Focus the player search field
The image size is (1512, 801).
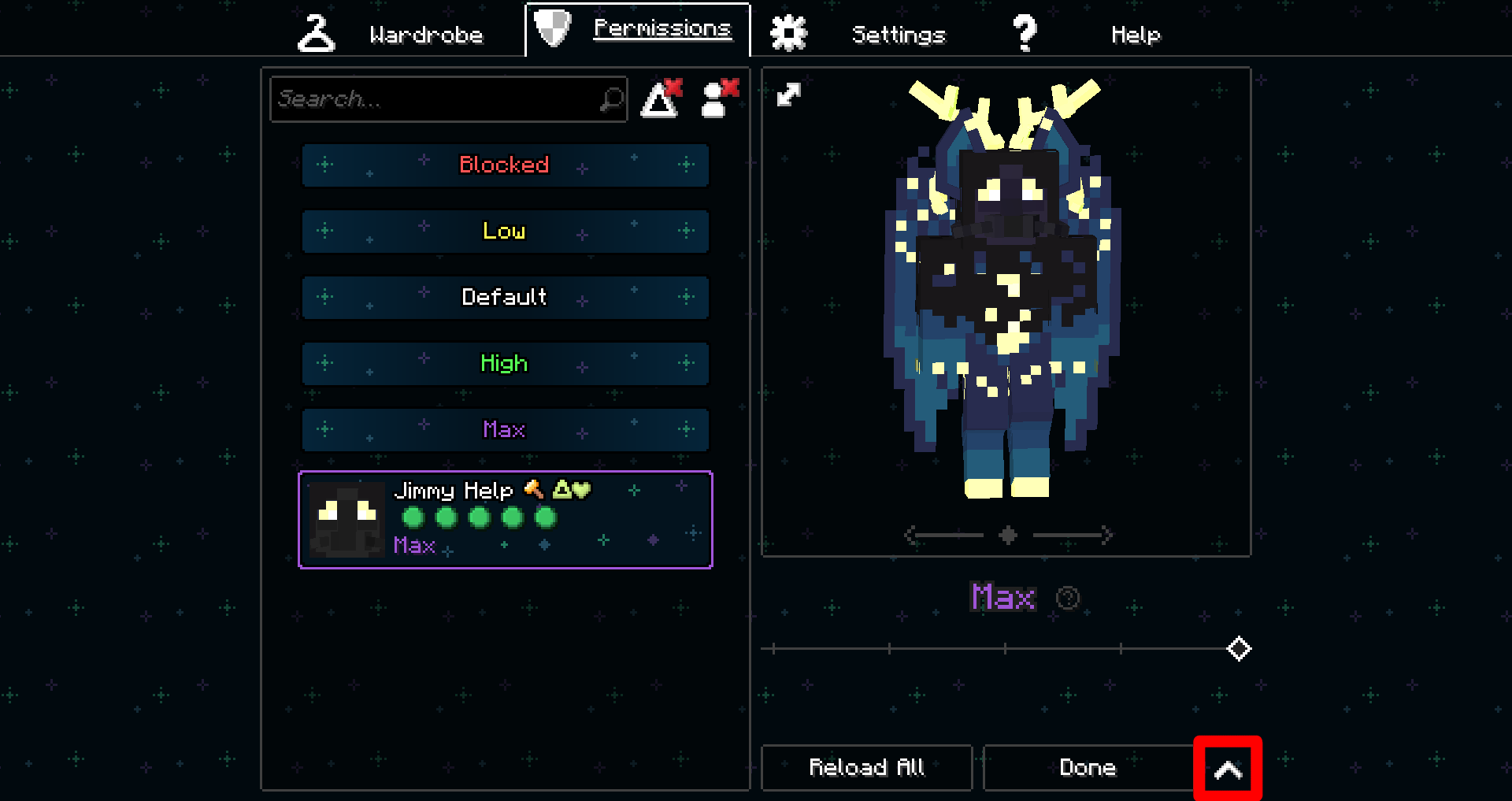[x=437, y=99]
